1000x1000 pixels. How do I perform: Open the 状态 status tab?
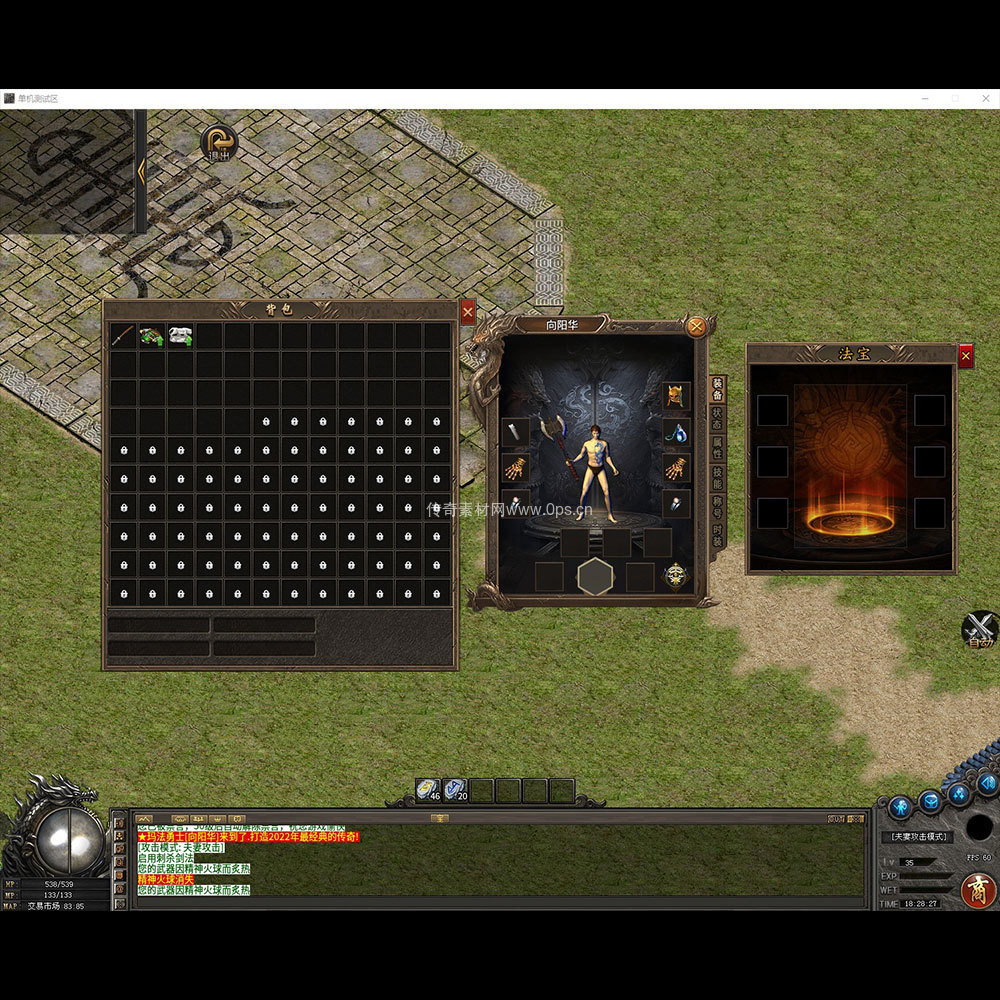click(x=717, y=419)
